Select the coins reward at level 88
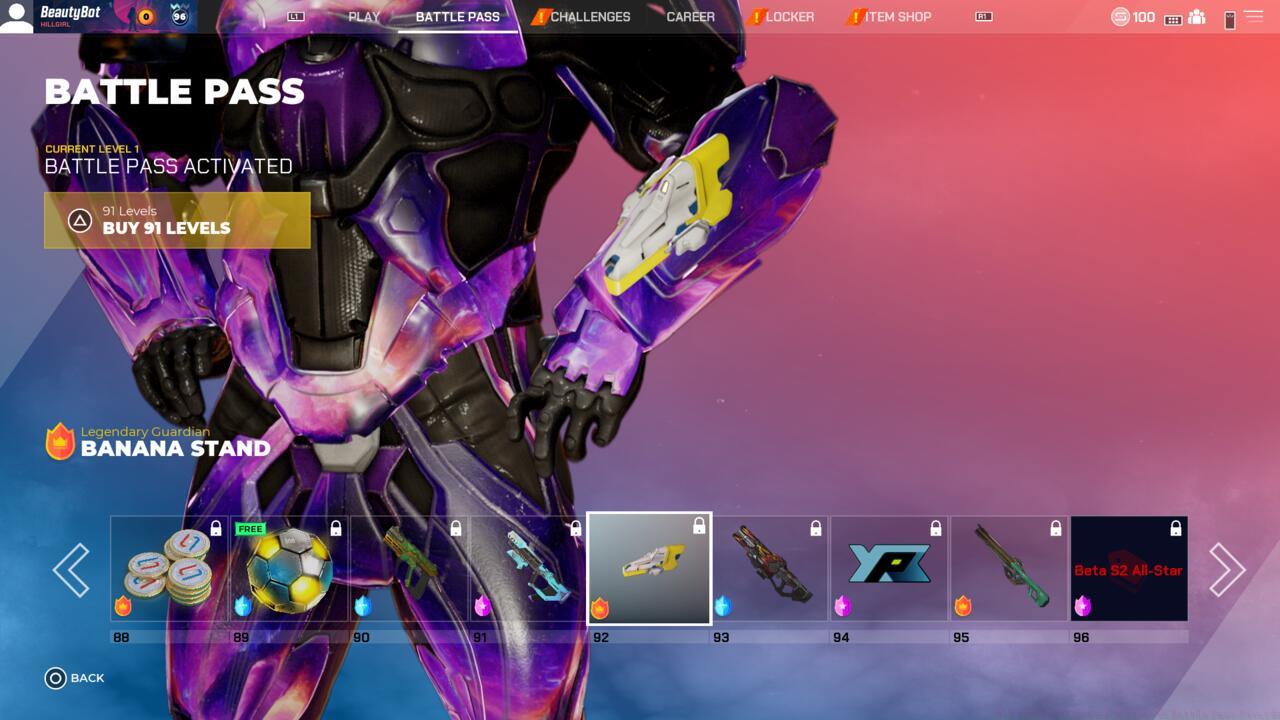The width and height of the screenshot is (1280, 720). point(169,568)
